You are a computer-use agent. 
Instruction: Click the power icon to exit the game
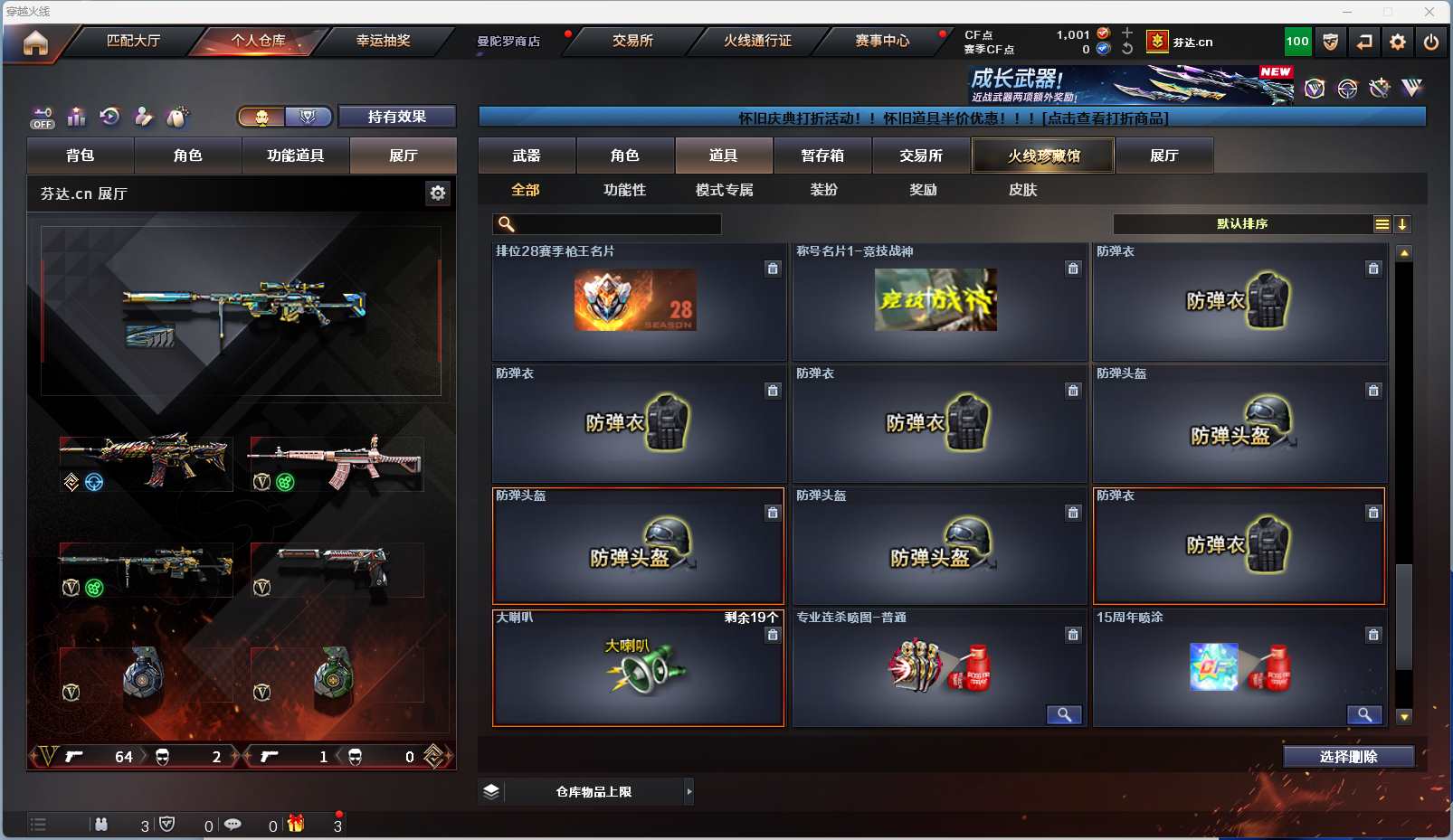pos(1431,42)
